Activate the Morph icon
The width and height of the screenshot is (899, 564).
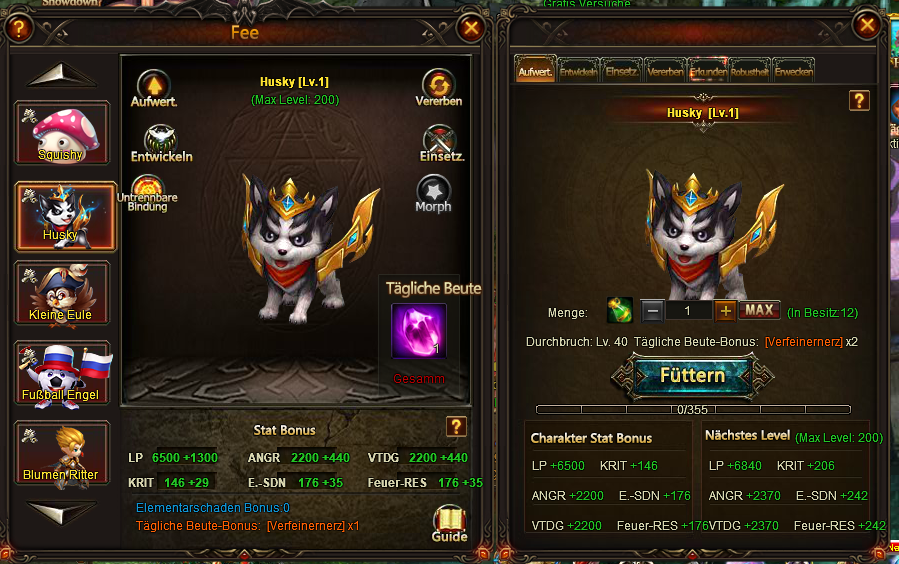point(433,193)
